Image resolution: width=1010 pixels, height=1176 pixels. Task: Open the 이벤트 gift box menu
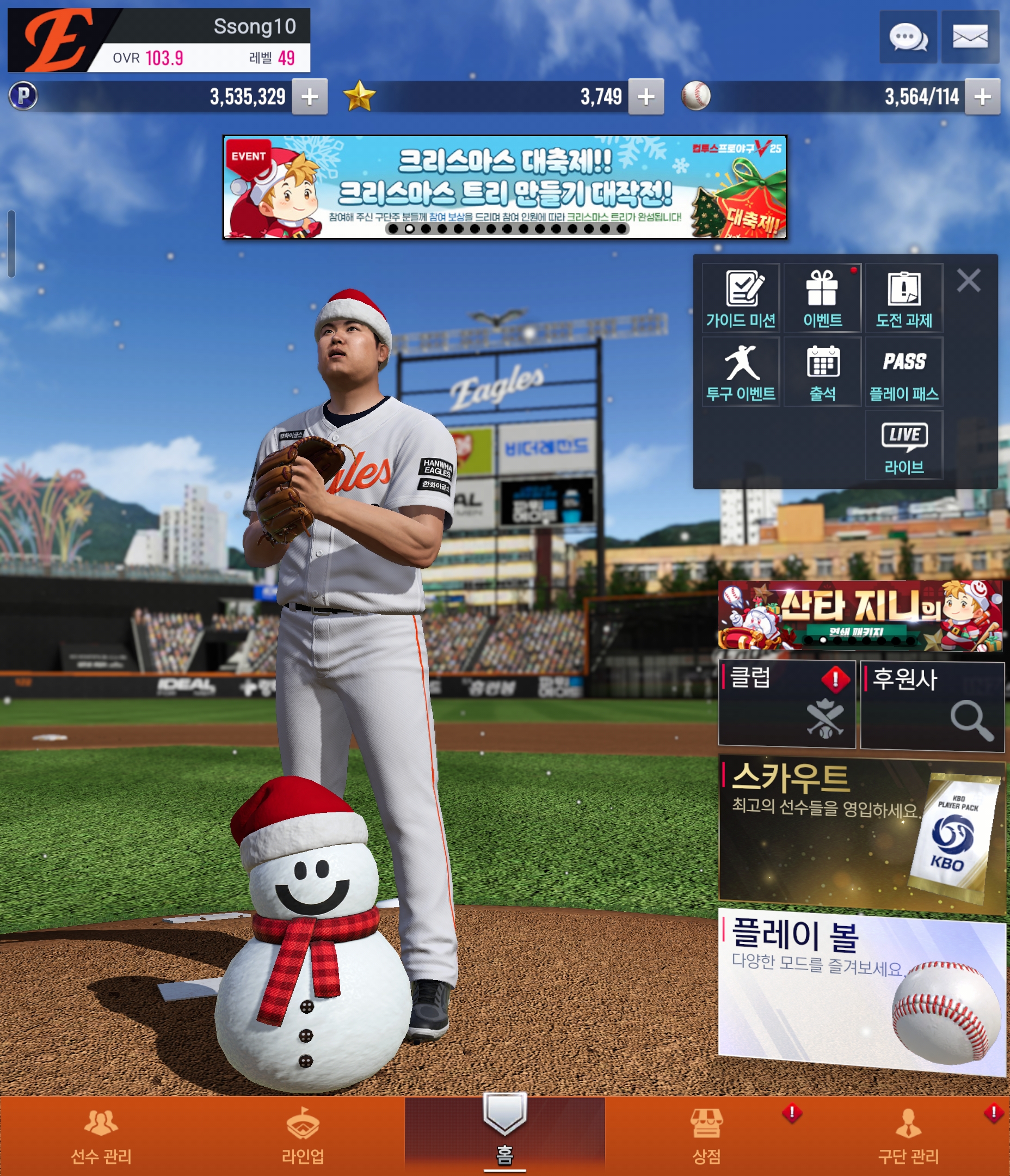click(x=822, y=298)
